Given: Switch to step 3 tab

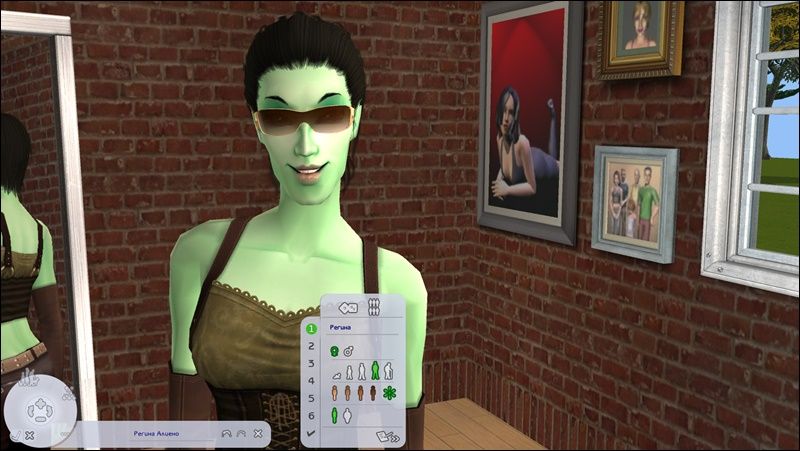Looking at the screenshot, I should click(x=311, y=363).
